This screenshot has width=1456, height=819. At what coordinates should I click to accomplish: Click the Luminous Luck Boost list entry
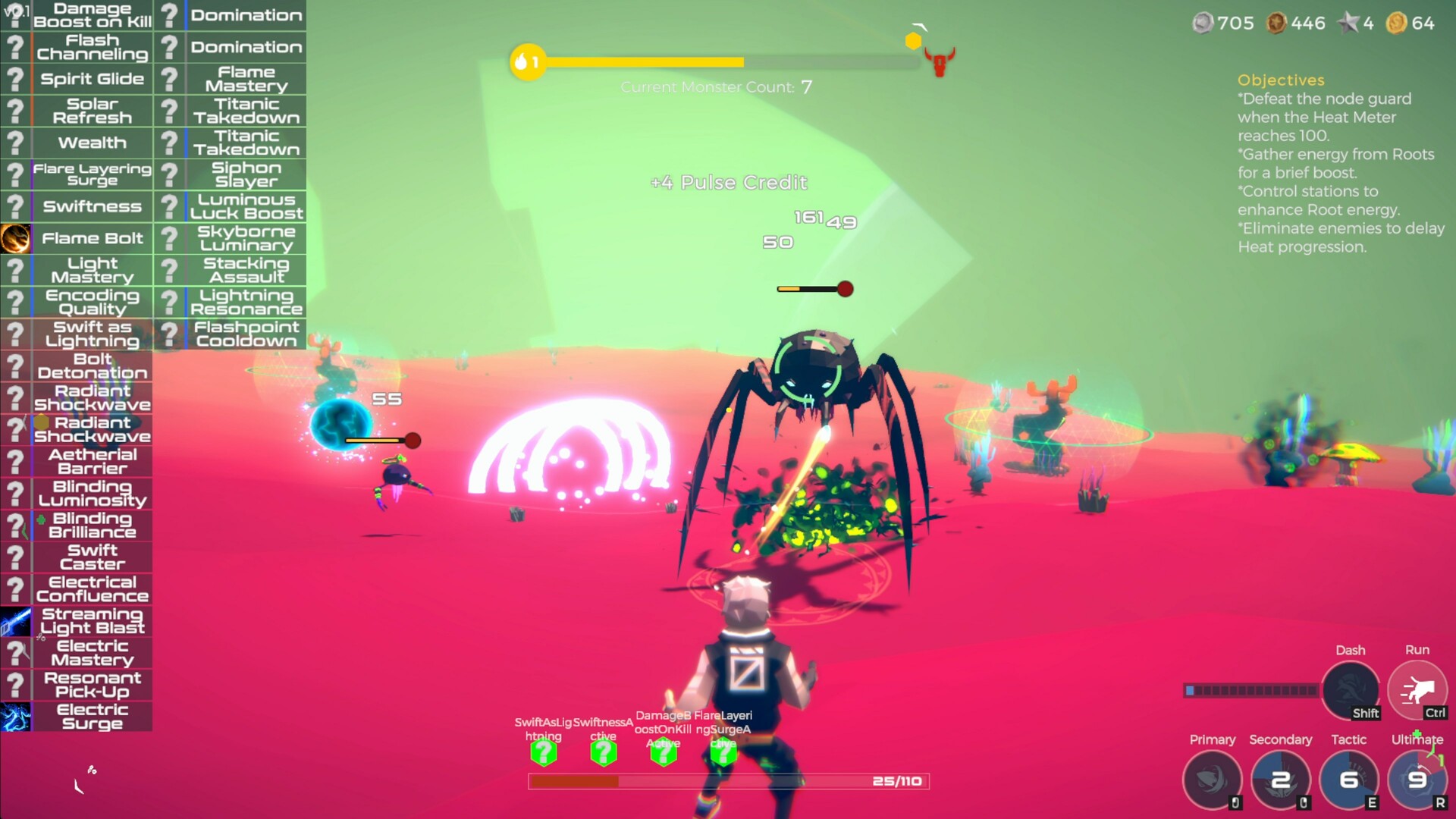point(244,206)
